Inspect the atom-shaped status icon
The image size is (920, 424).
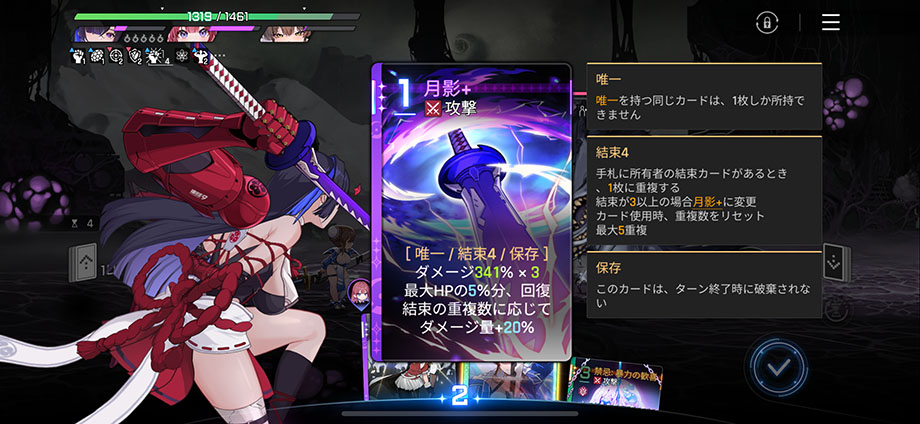(x=182, y=57)
